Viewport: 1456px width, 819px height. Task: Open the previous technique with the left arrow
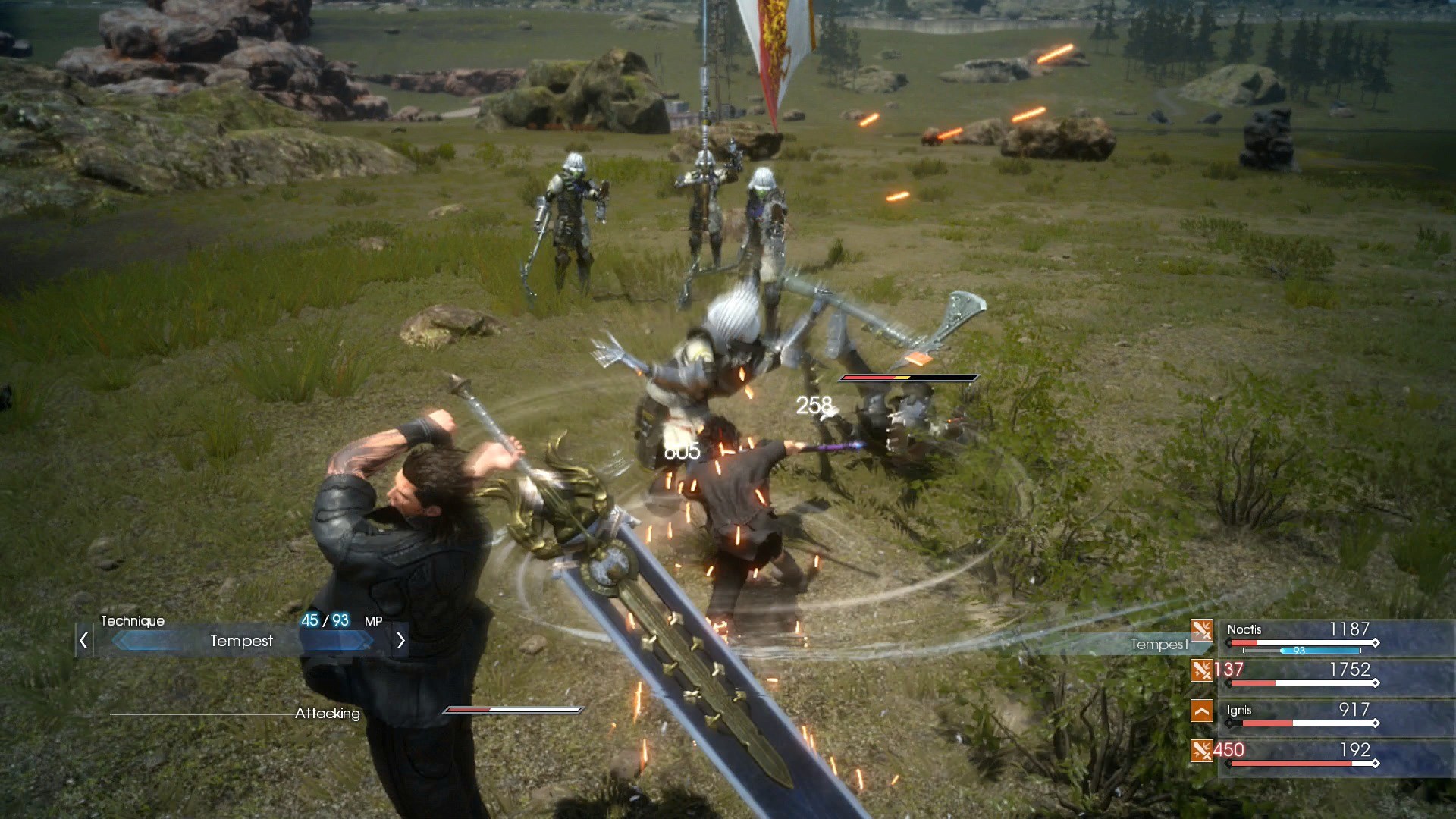click(82, 641)
